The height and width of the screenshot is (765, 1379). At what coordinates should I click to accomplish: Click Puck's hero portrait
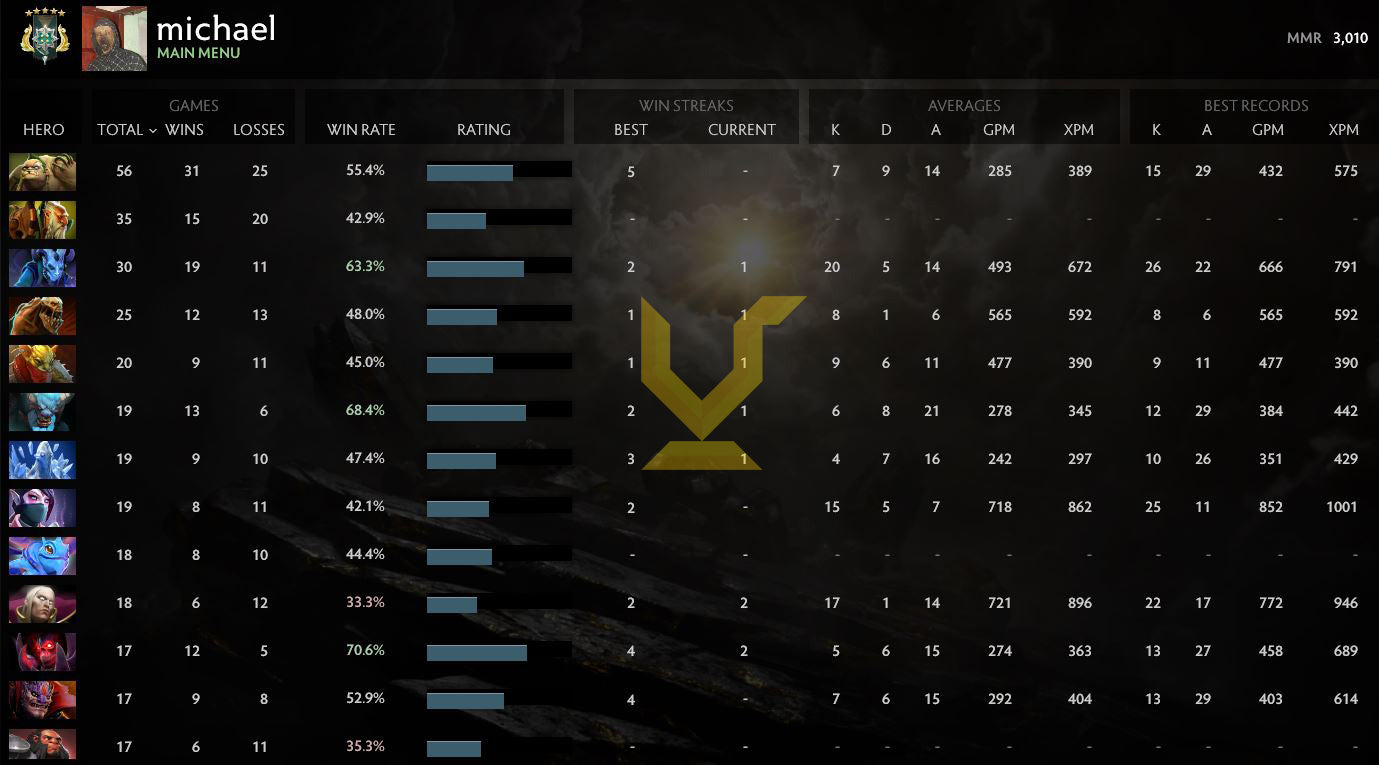(x=42, y=555)
